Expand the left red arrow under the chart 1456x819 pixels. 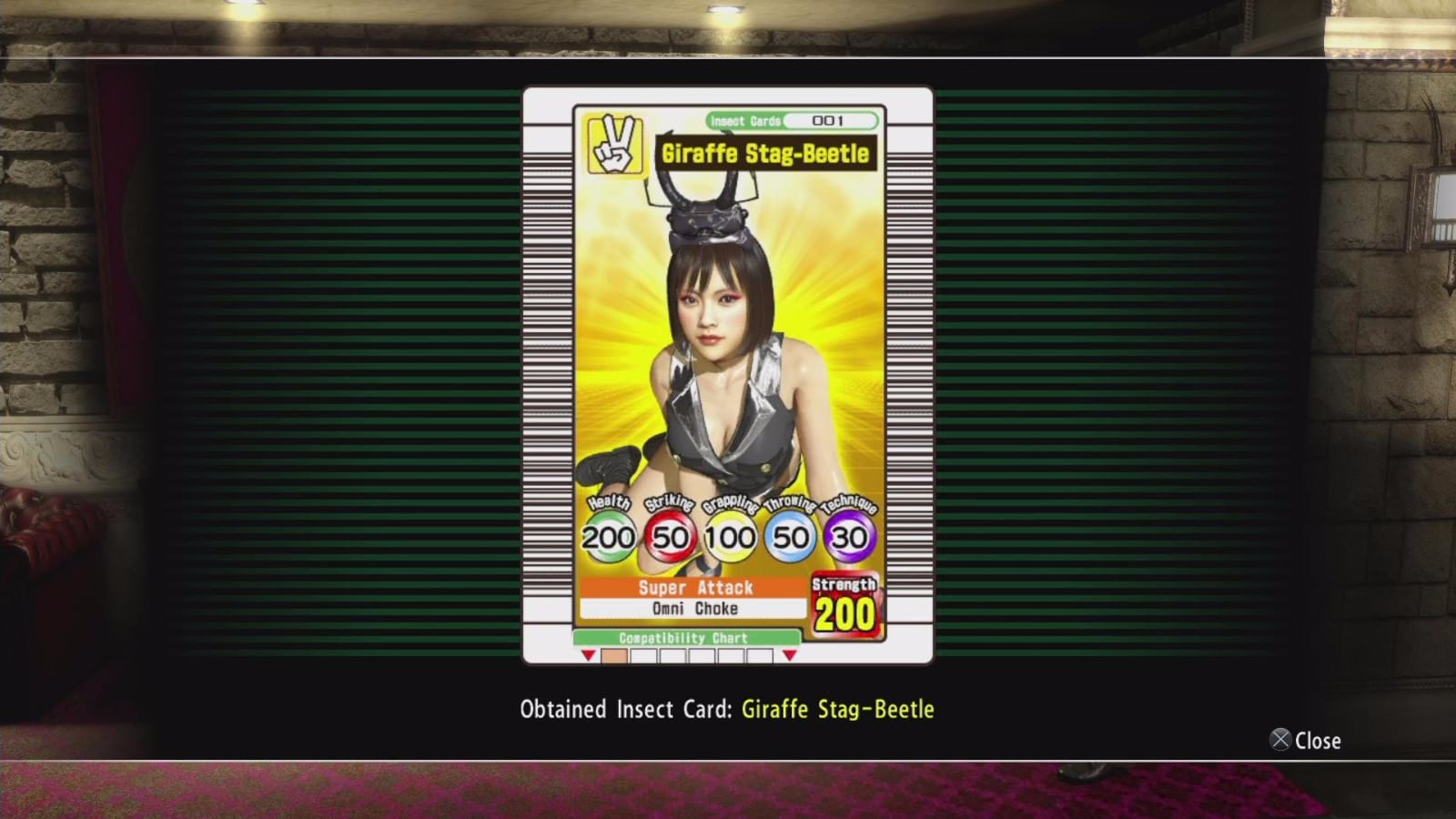click(588, 655)
